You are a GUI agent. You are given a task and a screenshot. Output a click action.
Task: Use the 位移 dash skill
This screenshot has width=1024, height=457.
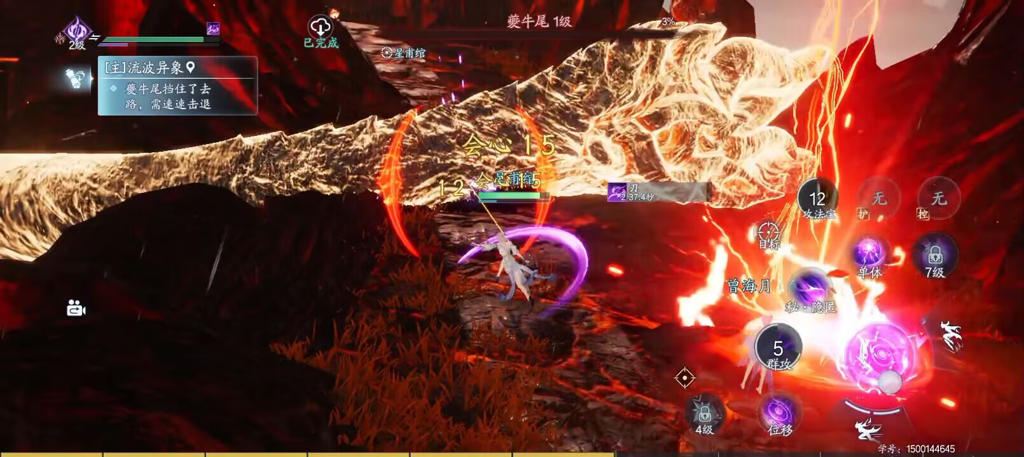[779, 413]
